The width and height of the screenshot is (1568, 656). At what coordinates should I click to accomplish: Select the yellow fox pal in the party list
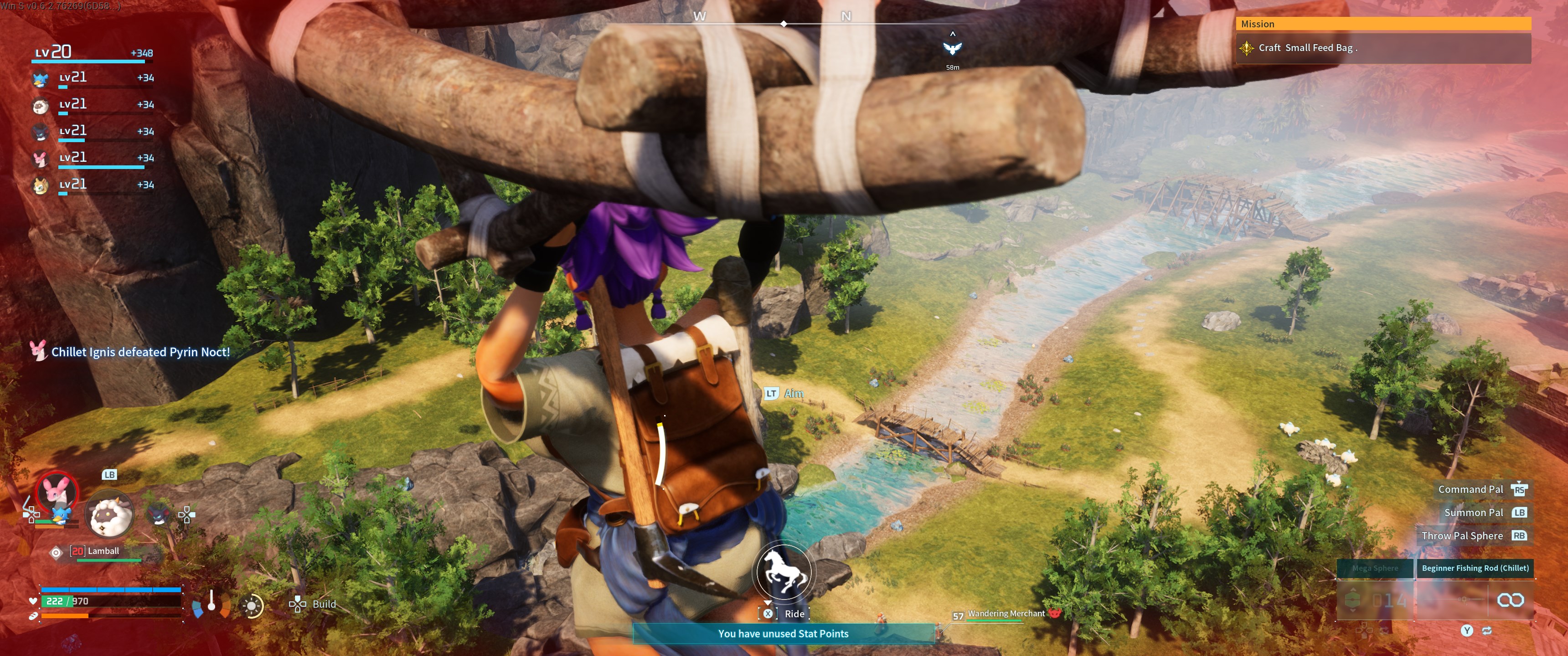[x=40, y=185]
